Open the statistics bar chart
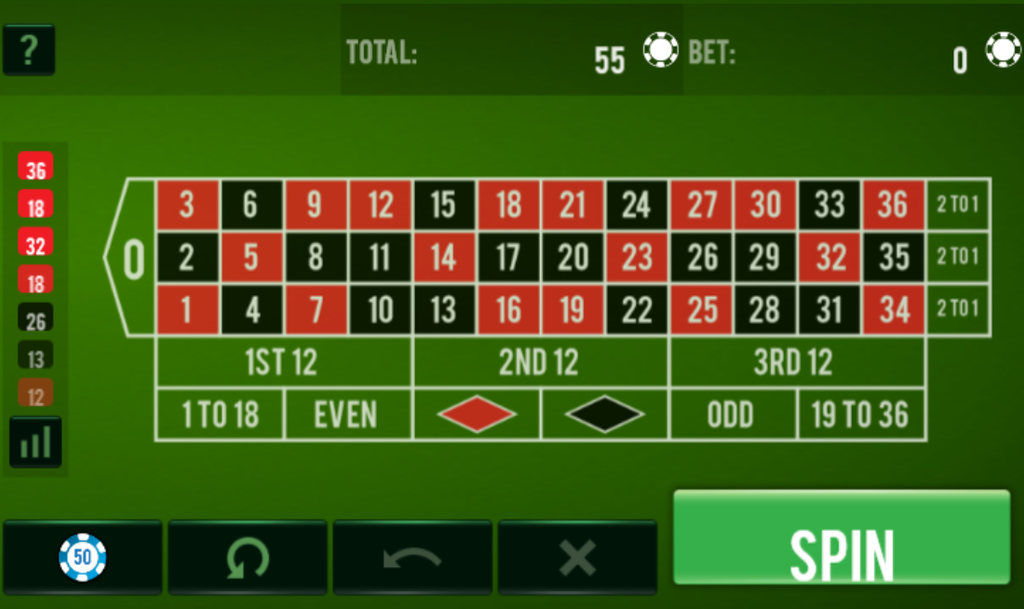Screen dimensions: 1024x609 36,442
